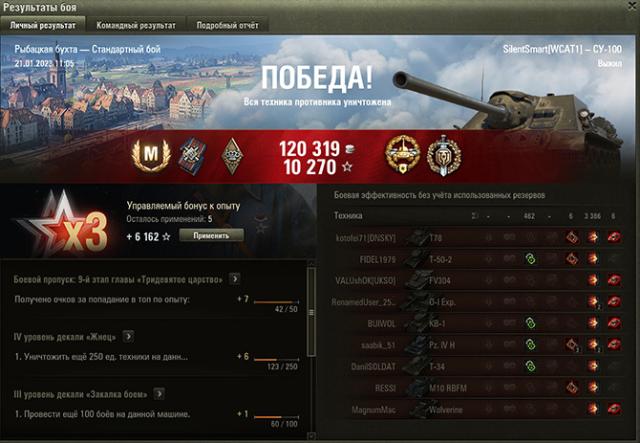Select player row kotofei71 with T78
Screen dimensions: 640x443
click(480, 237)
